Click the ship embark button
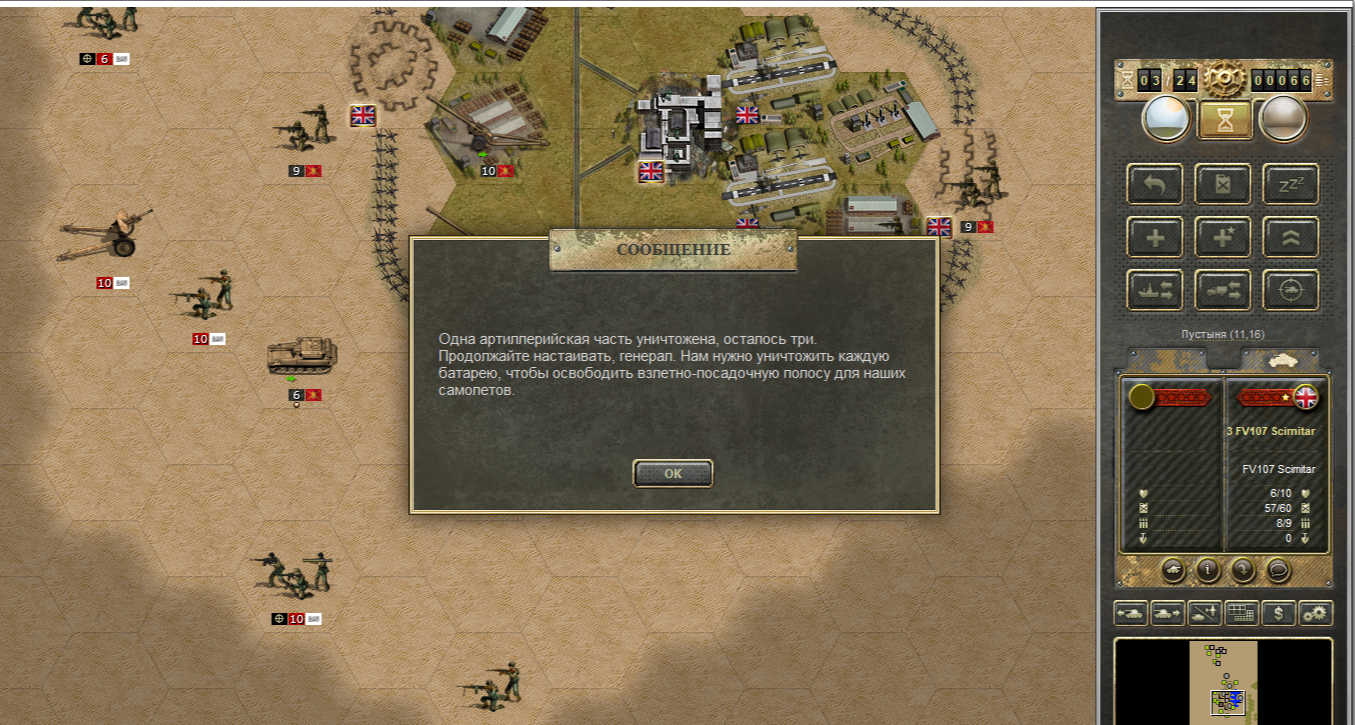 click(x=1155, y=290)
